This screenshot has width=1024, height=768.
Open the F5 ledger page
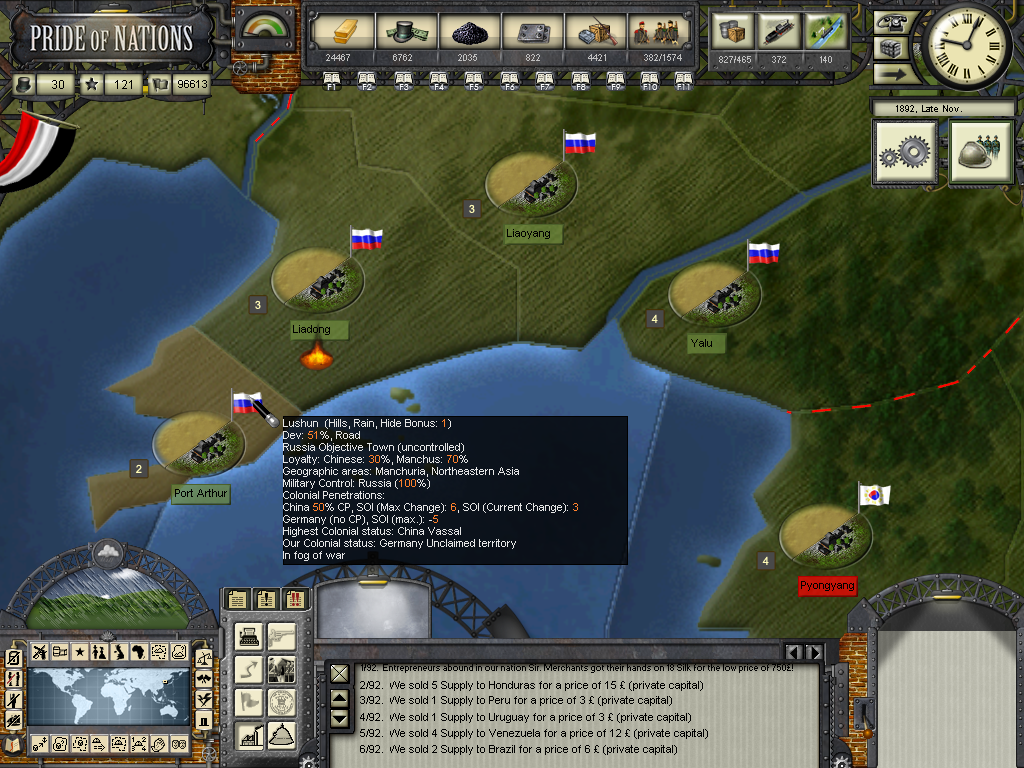coord(473,79)
